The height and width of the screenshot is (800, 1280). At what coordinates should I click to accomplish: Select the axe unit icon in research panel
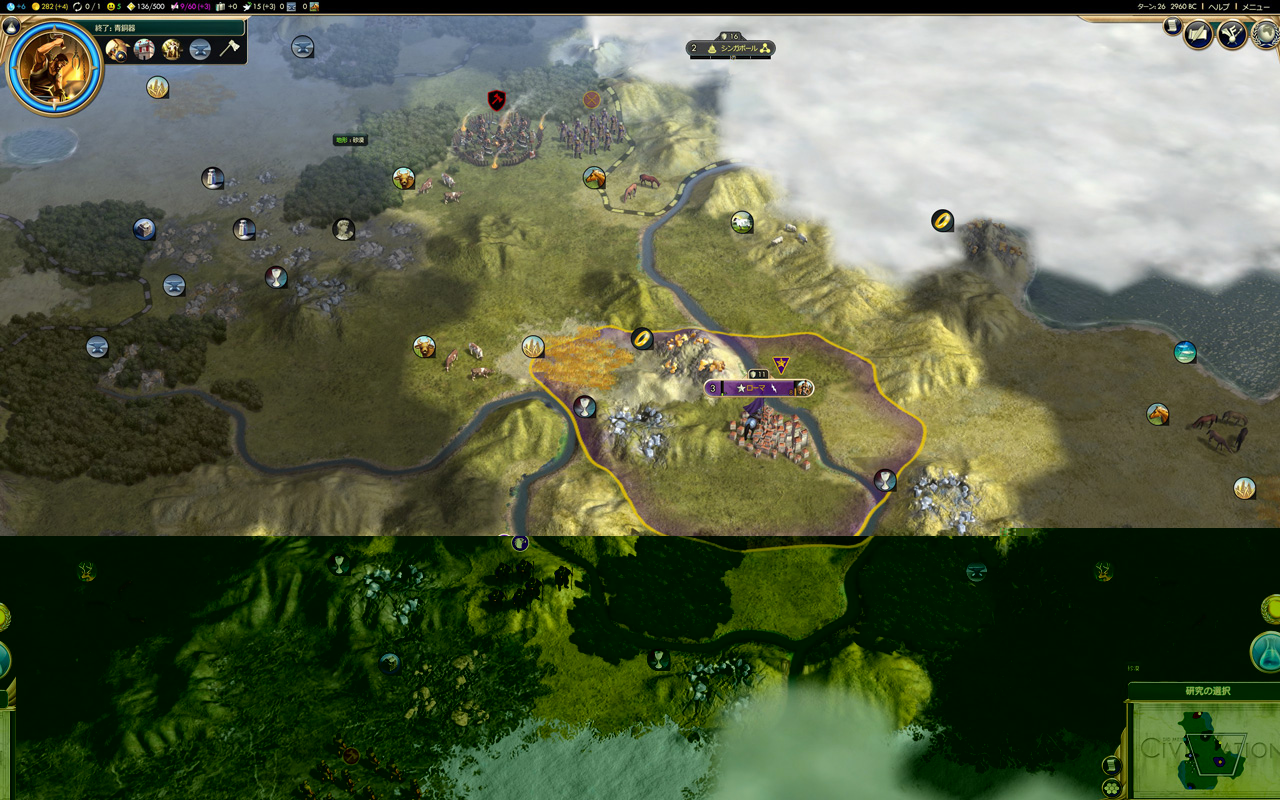[229, 49]
